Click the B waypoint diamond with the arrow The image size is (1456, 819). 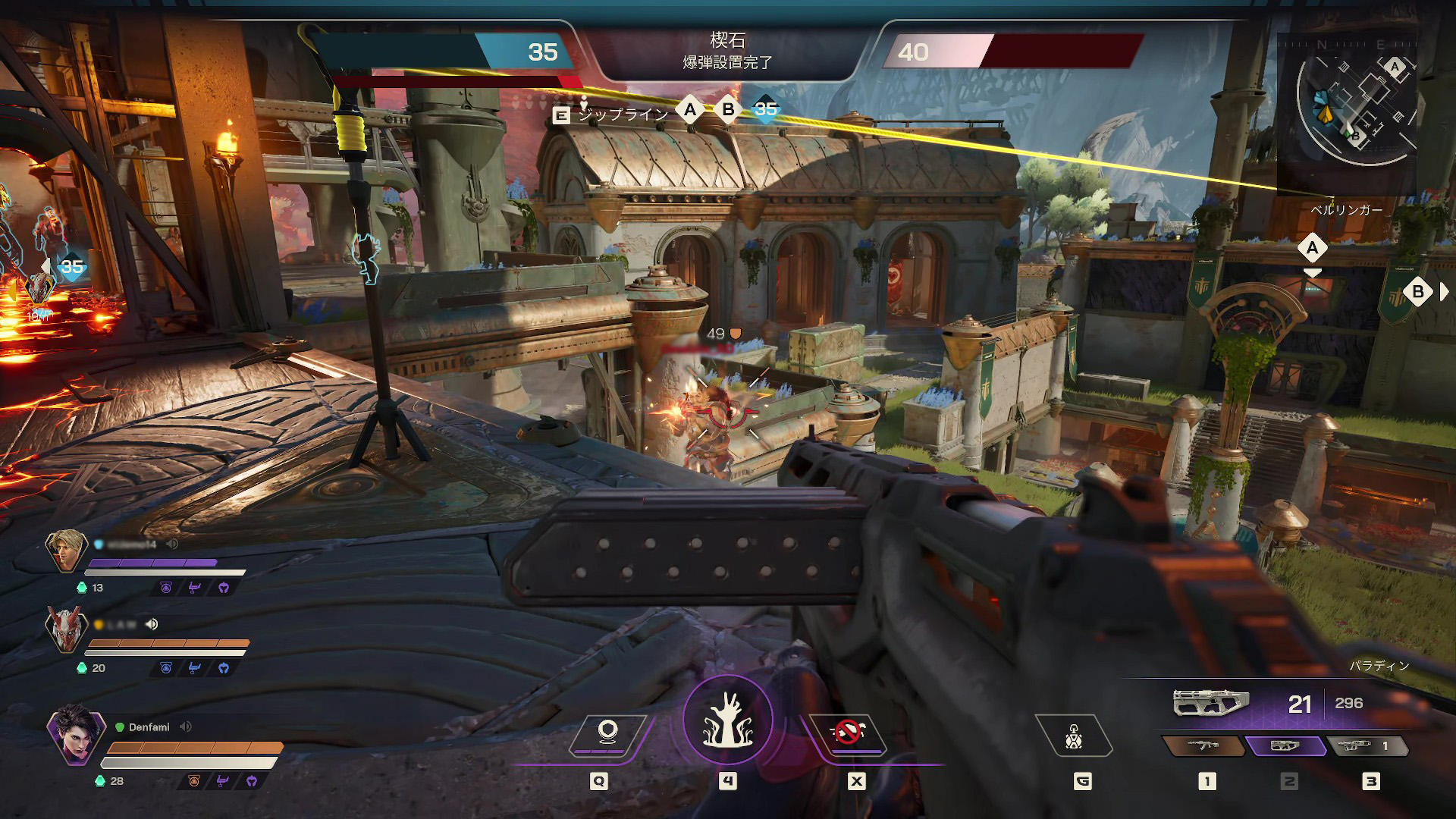(1417, 292)
